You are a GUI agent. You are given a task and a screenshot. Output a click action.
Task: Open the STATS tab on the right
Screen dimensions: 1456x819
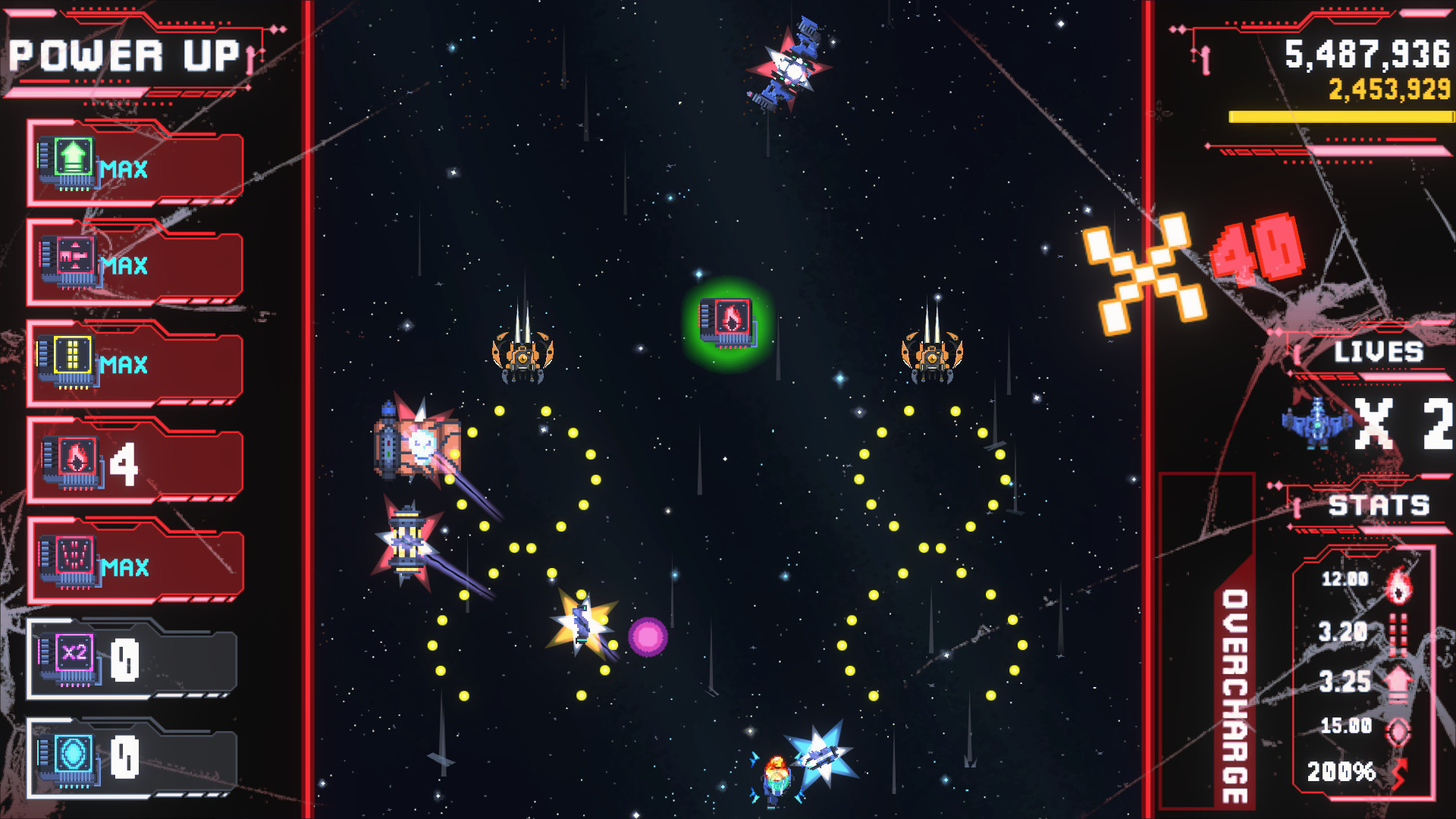pyautogui.click(x=1380, y=504)
